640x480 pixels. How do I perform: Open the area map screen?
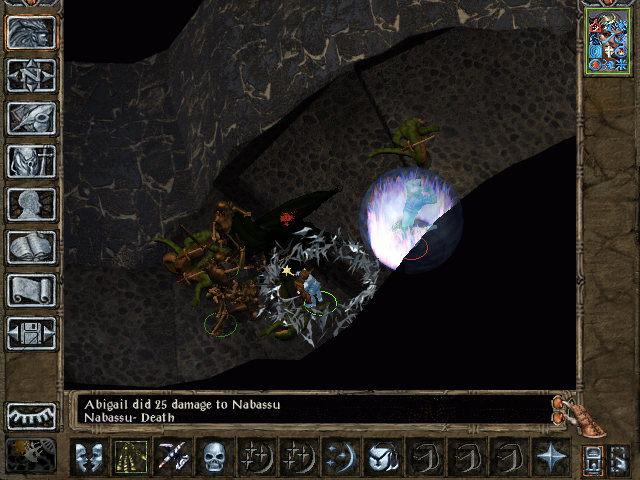[31, 75]
